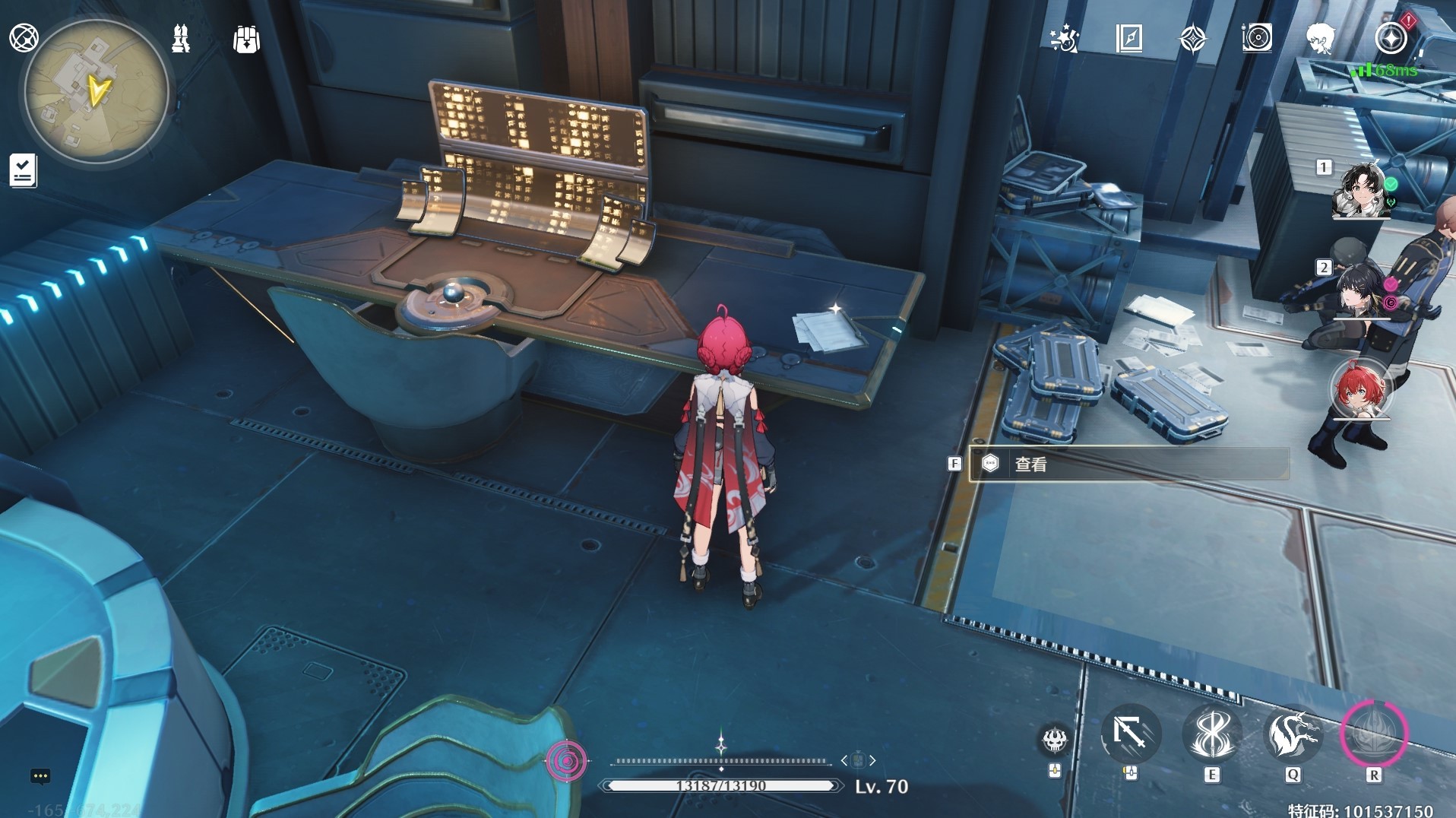Open the events icon with red alert

(1391, 38)
